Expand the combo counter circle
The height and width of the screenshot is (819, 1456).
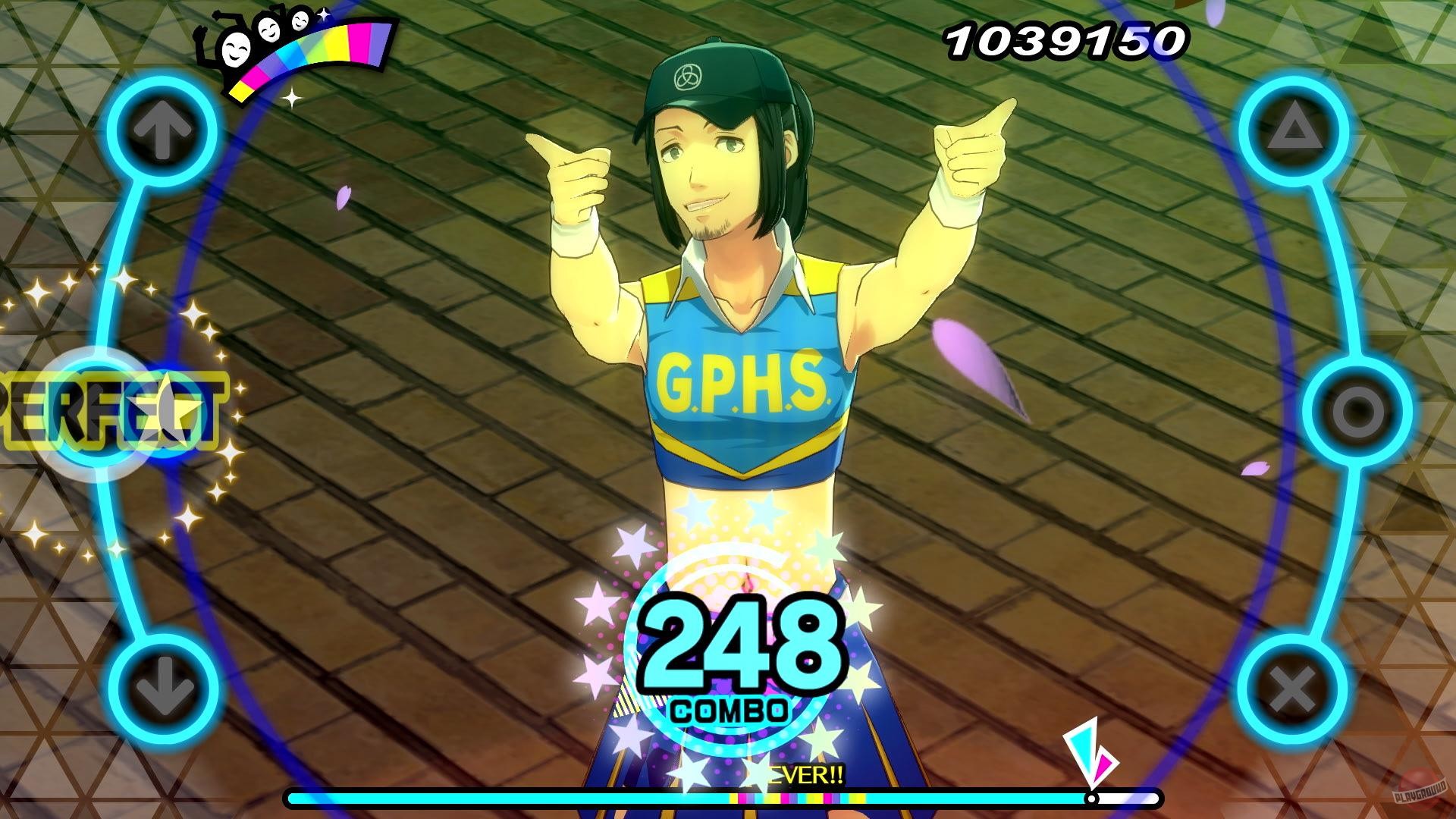[728, 652]
